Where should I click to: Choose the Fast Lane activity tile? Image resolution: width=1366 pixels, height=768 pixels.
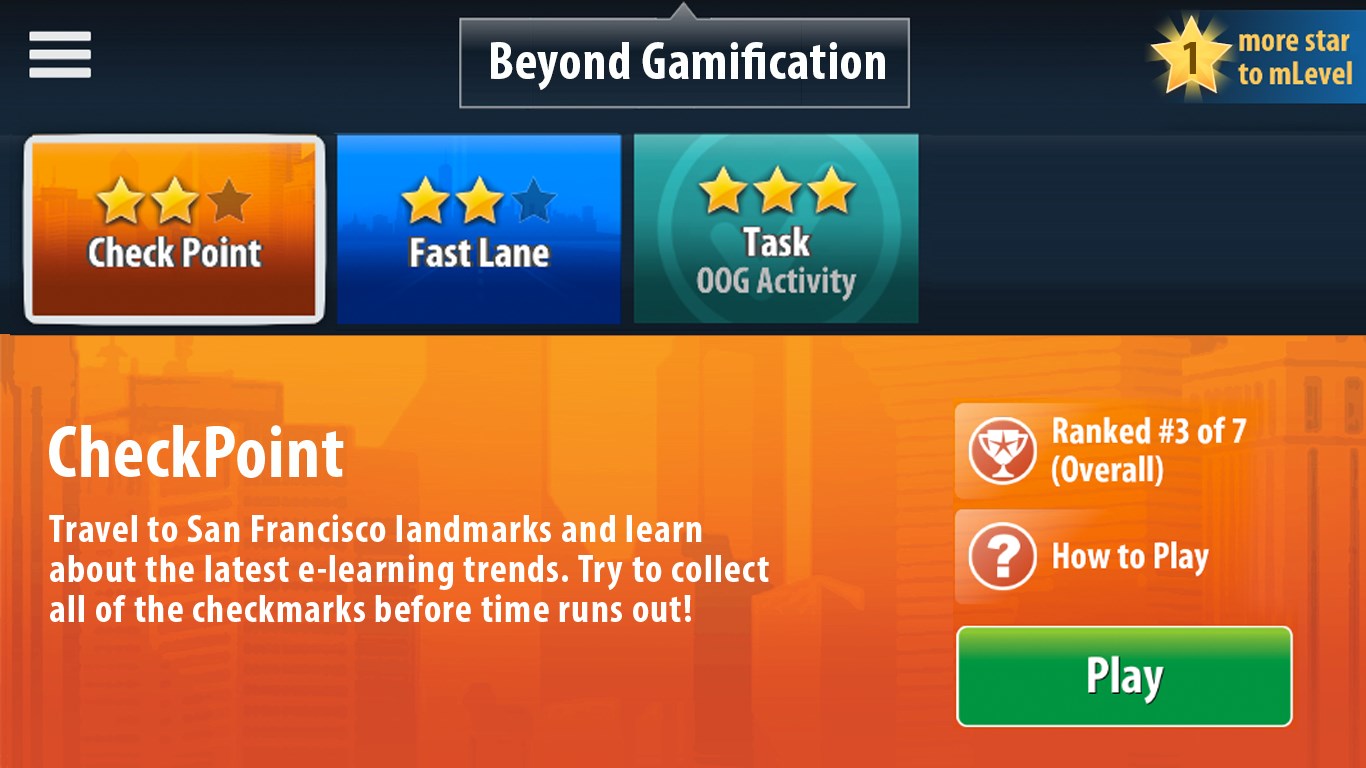click(x=478, y=229)
